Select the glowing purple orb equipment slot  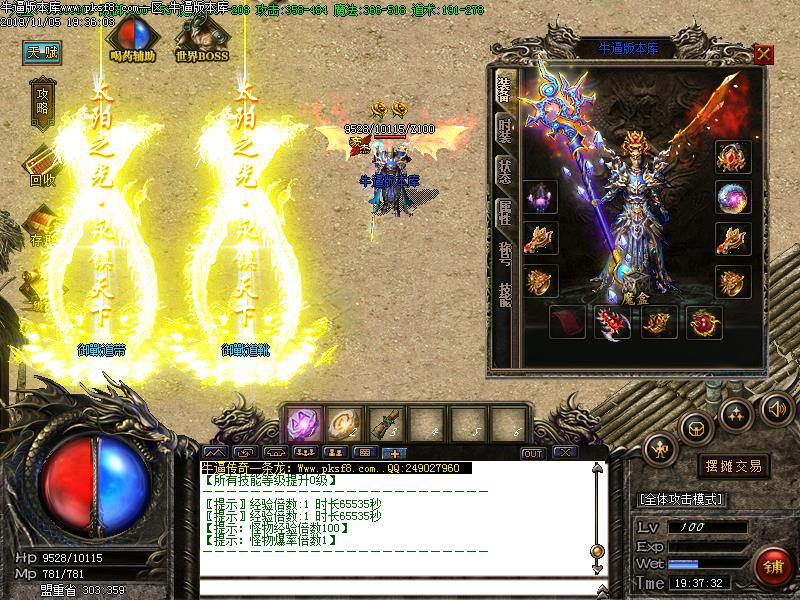click(733, 198)
